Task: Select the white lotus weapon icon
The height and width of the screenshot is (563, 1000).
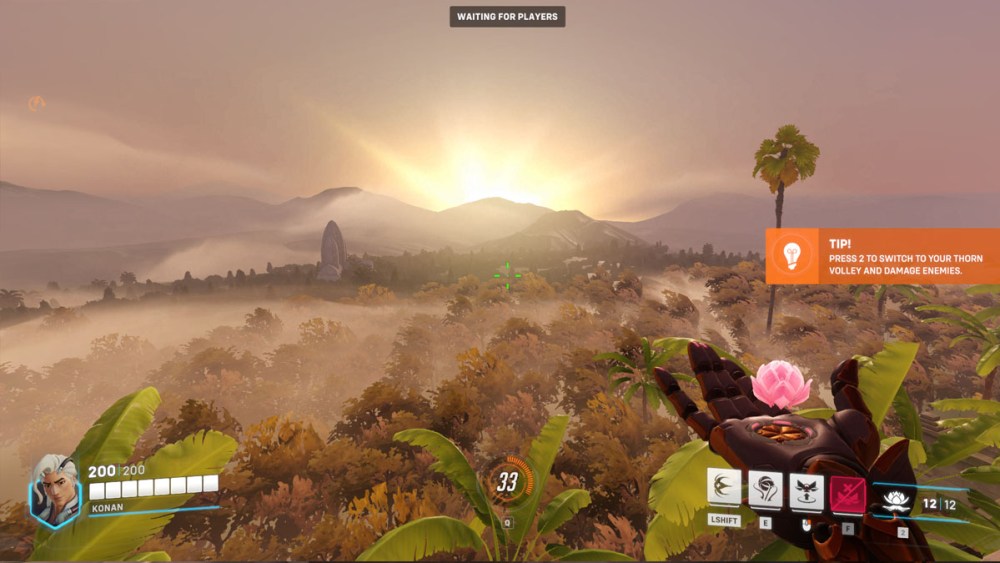Action: click(x=896, y=502)
